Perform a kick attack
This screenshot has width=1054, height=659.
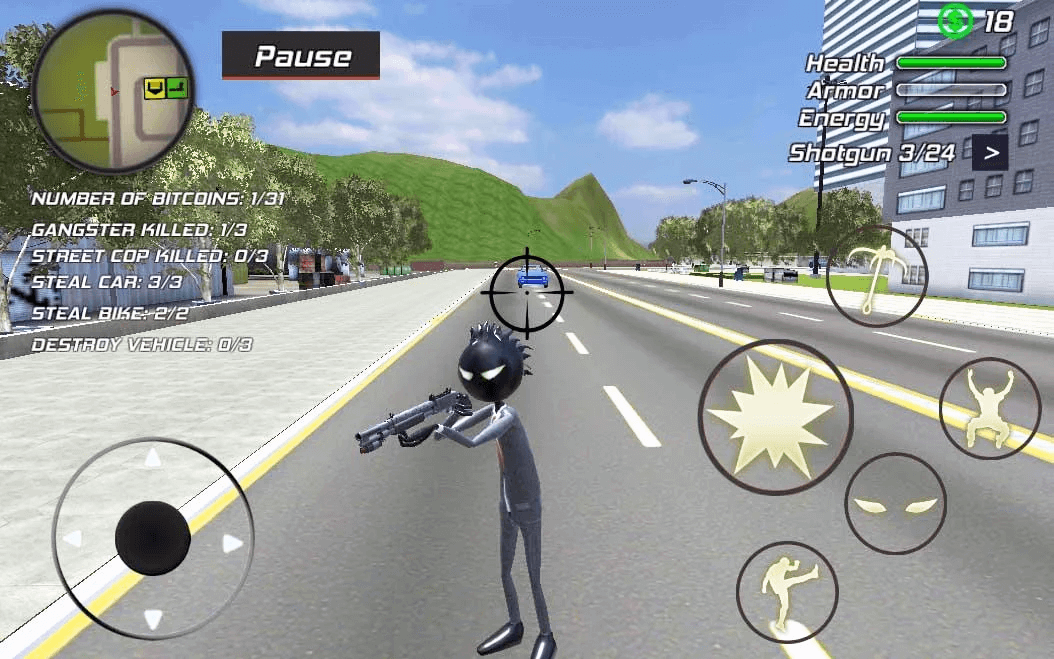point(787,592)
